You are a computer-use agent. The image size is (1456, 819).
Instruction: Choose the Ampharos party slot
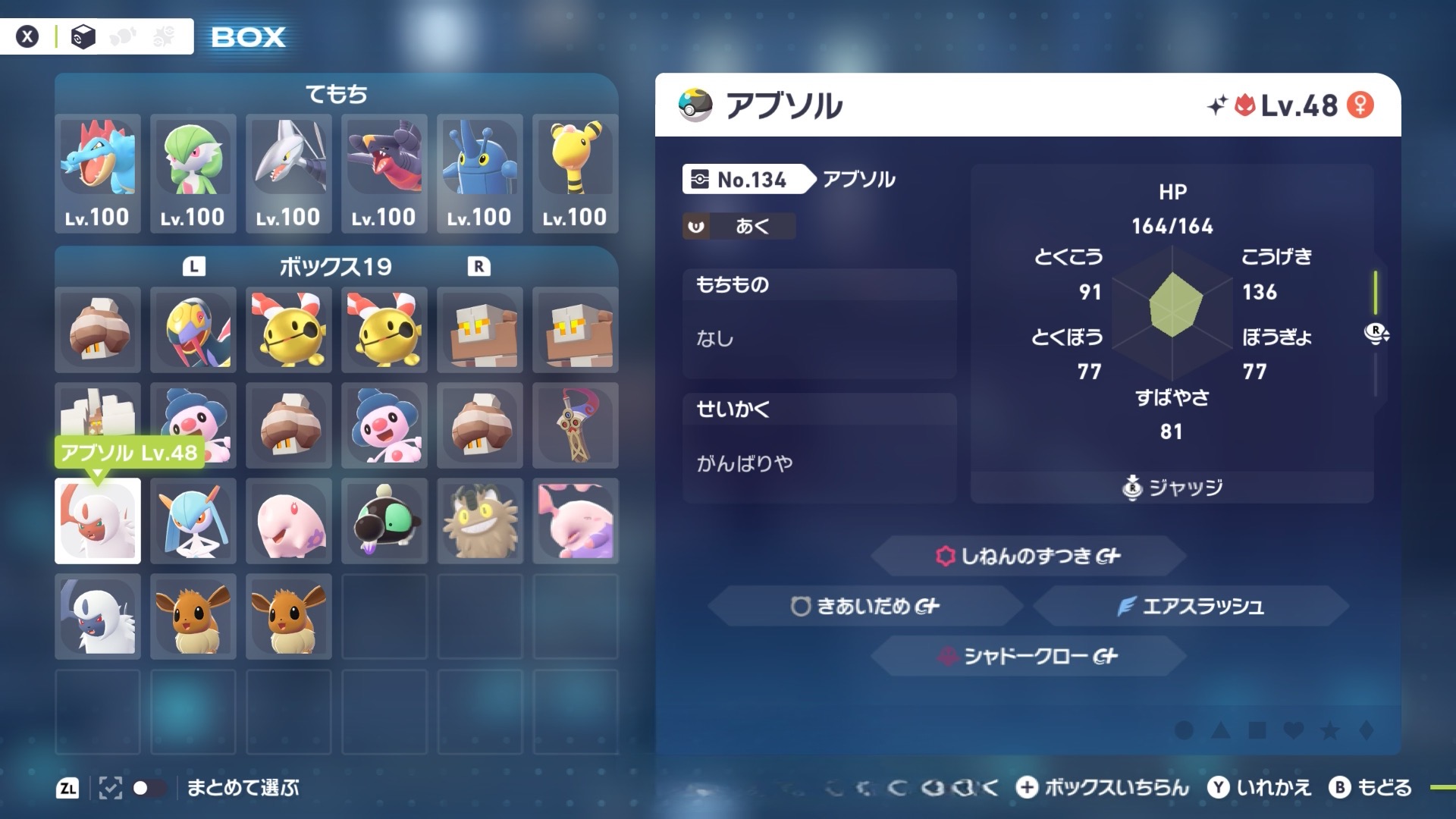click(576, 173)
